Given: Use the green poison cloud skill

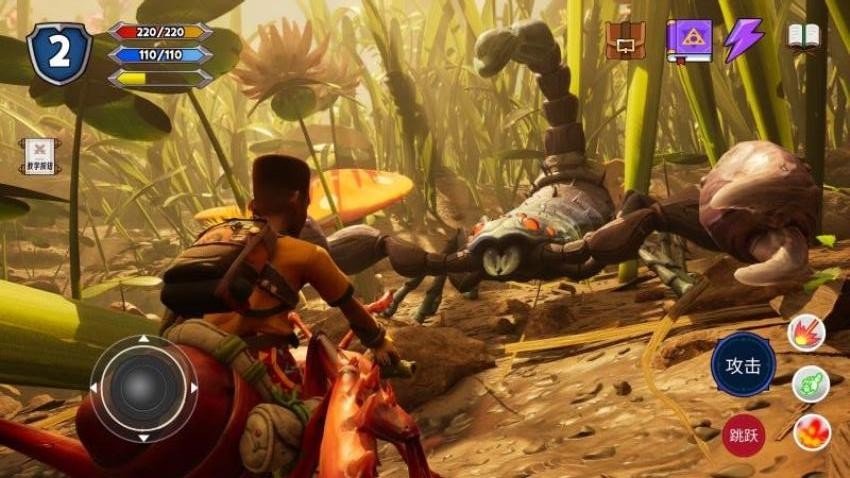Looking at the screenshot, I should (810, 384).
